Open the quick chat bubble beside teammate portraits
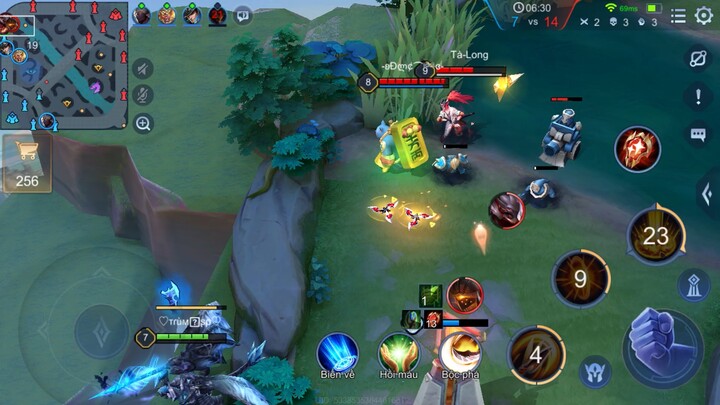This screenshot has width=720, height=405. [x=243, y=15]
